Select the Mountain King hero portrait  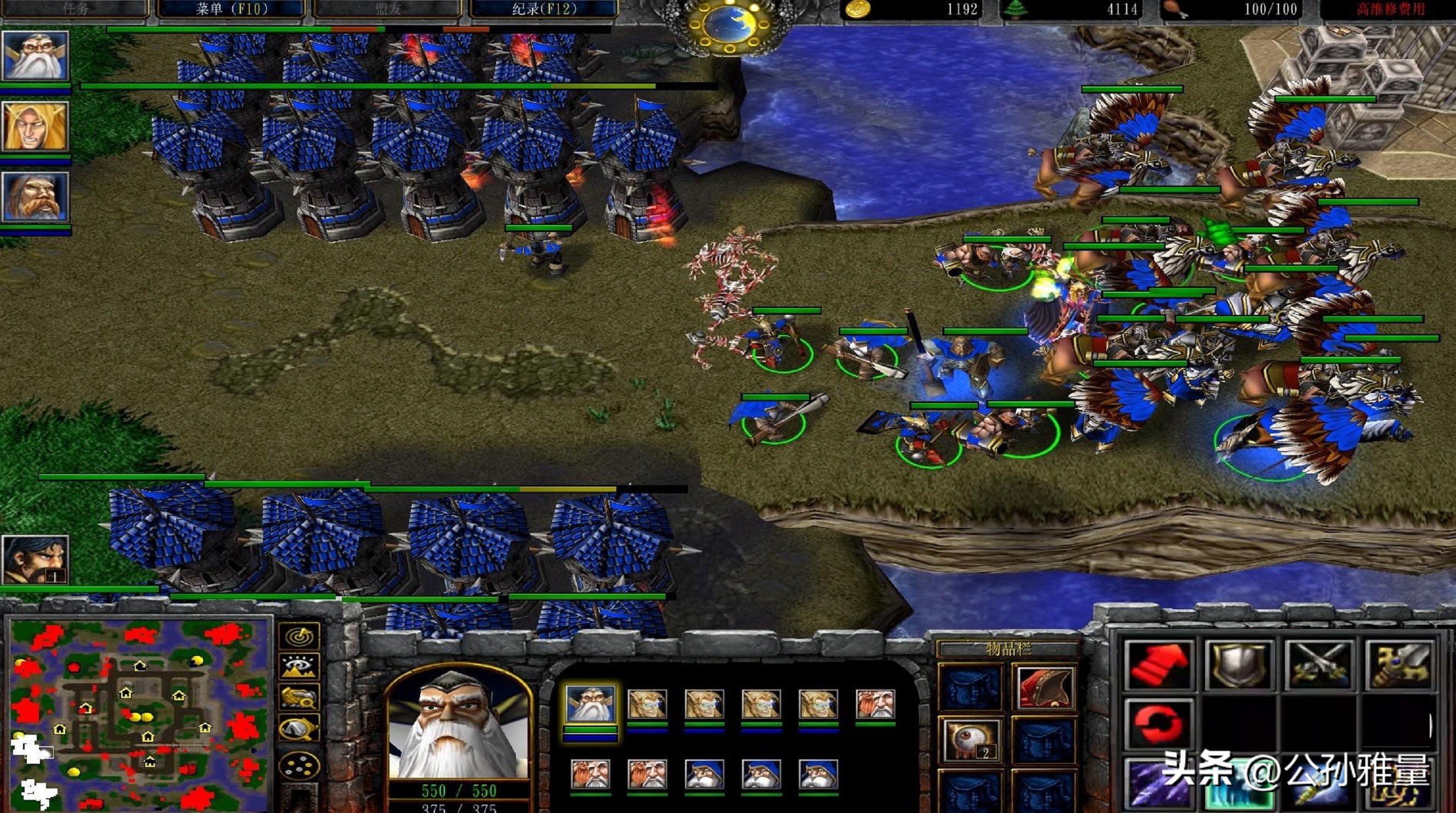(36, 197)
